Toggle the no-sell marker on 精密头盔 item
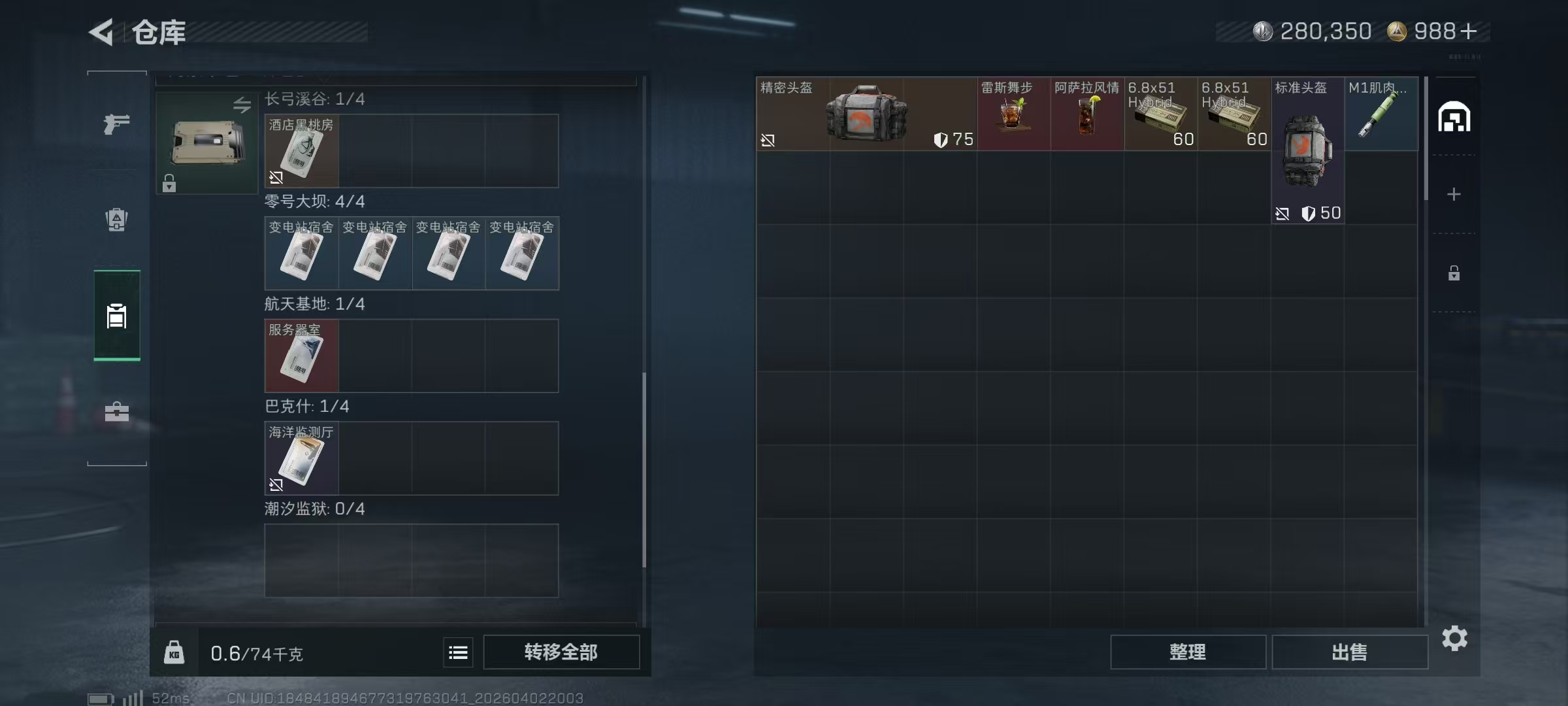The width and height of the screenshot is (1568, 706). (x=769, y=140)
